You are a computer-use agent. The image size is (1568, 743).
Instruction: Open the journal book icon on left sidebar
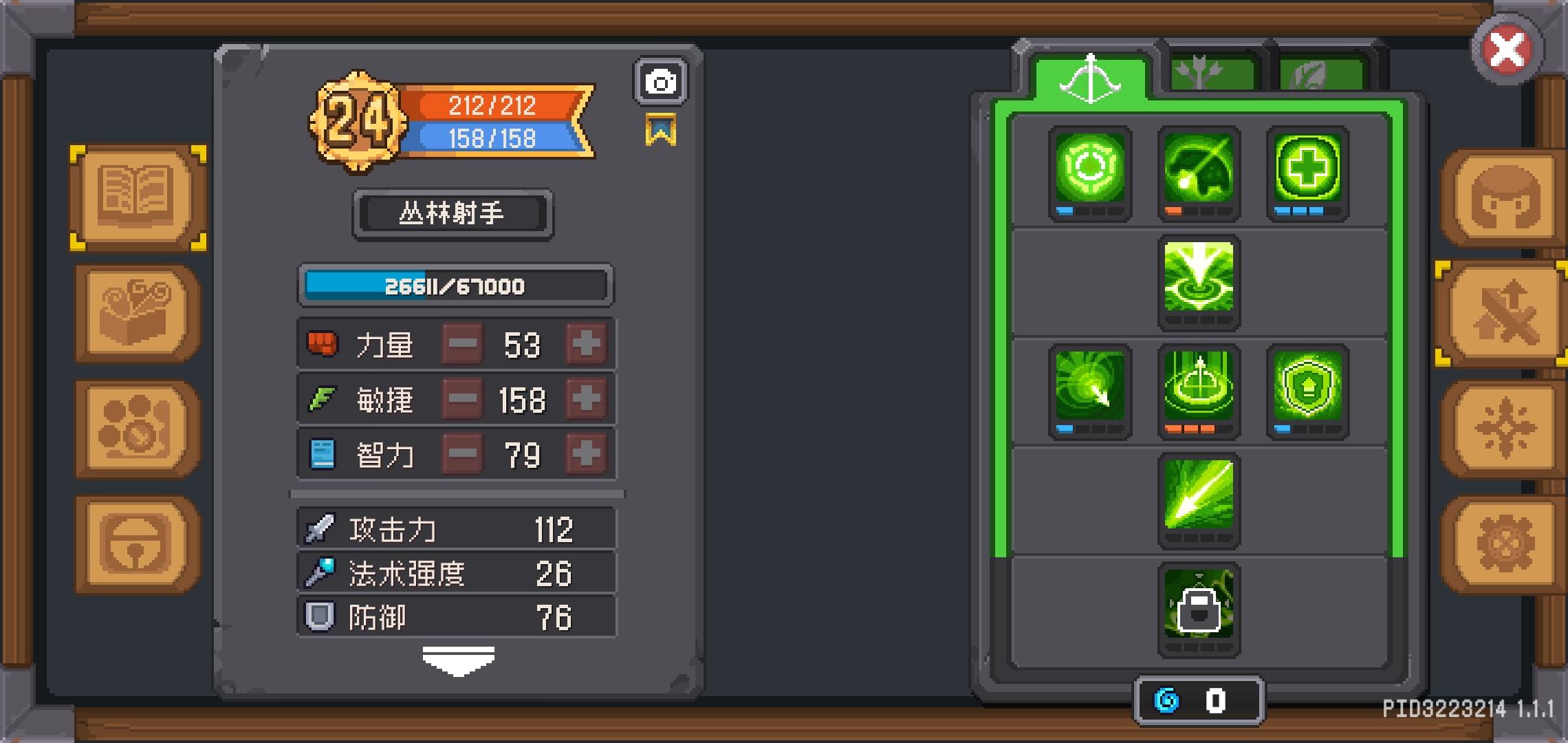click(x=135, y=197)
